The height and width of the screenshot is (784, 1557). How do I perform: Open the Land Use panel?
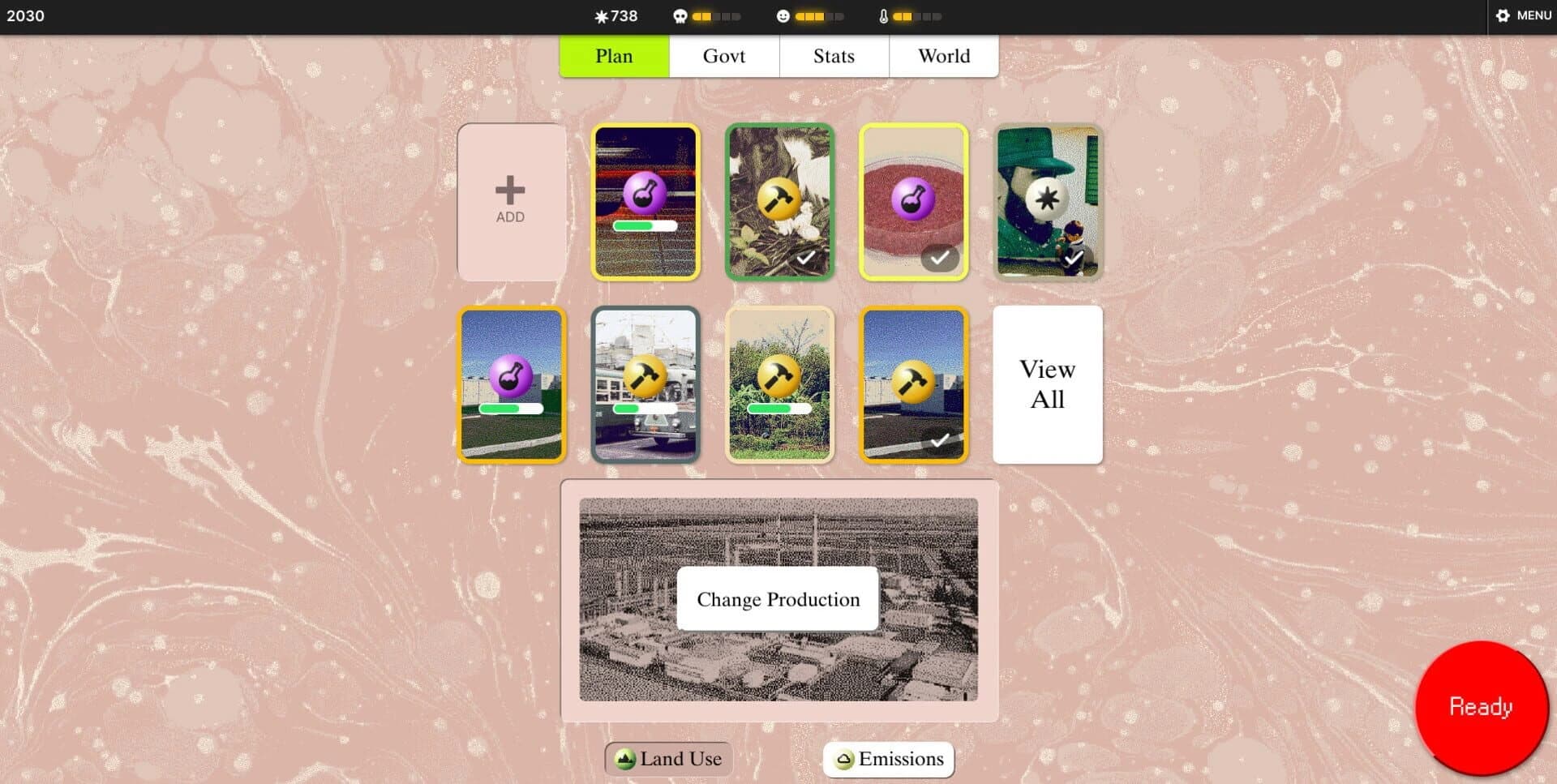coord(667,759)
